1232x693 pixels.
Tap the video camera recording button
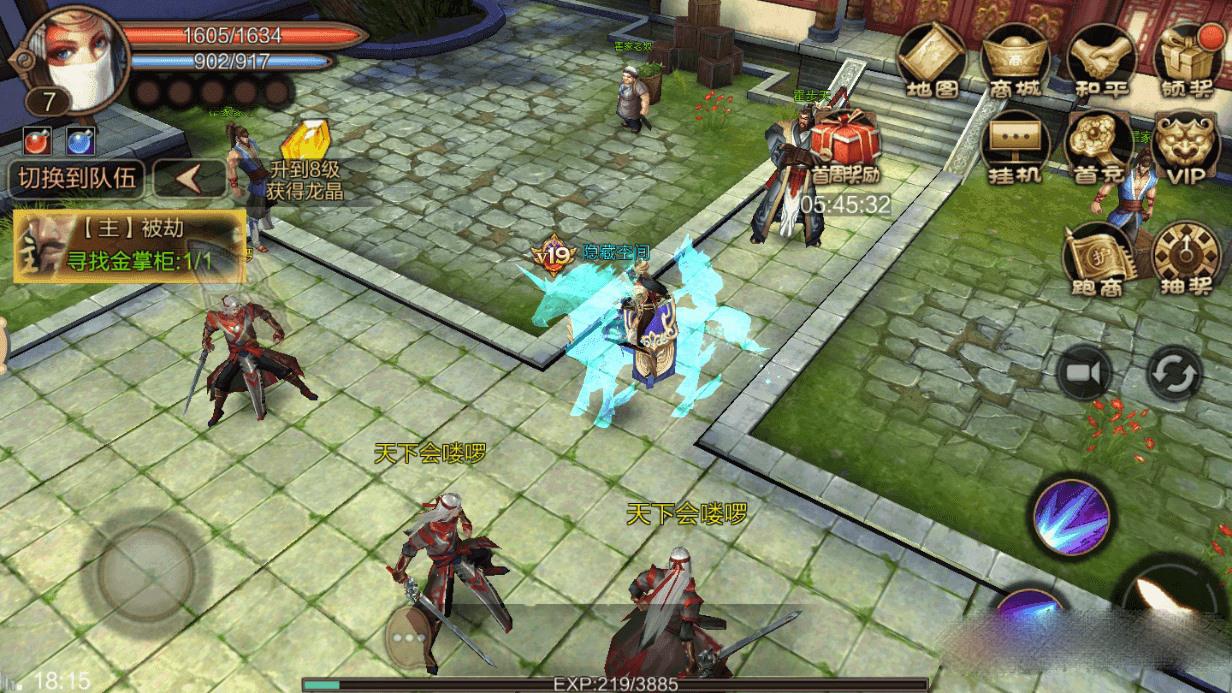coord(1084,374)
